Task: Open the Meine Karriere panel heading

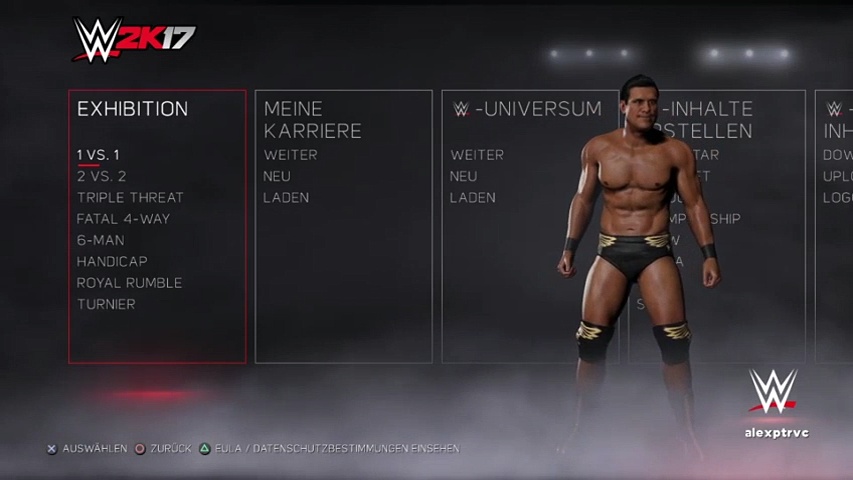Action: click(x=312, y=120)
